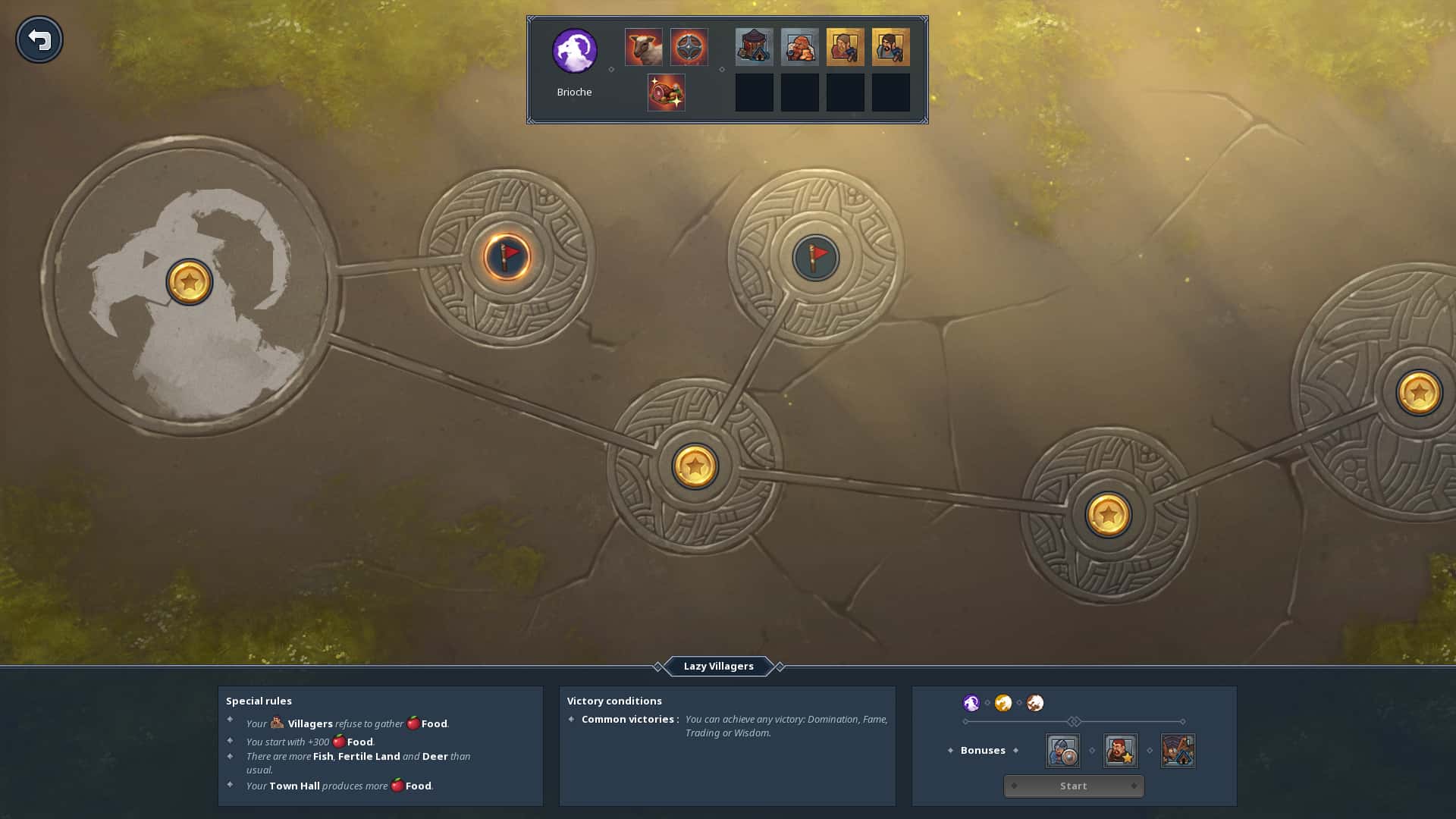The width and height of the screenshot is (1456, 819).
Task: Choose the gold difficulty circle
Action: 1003,703
